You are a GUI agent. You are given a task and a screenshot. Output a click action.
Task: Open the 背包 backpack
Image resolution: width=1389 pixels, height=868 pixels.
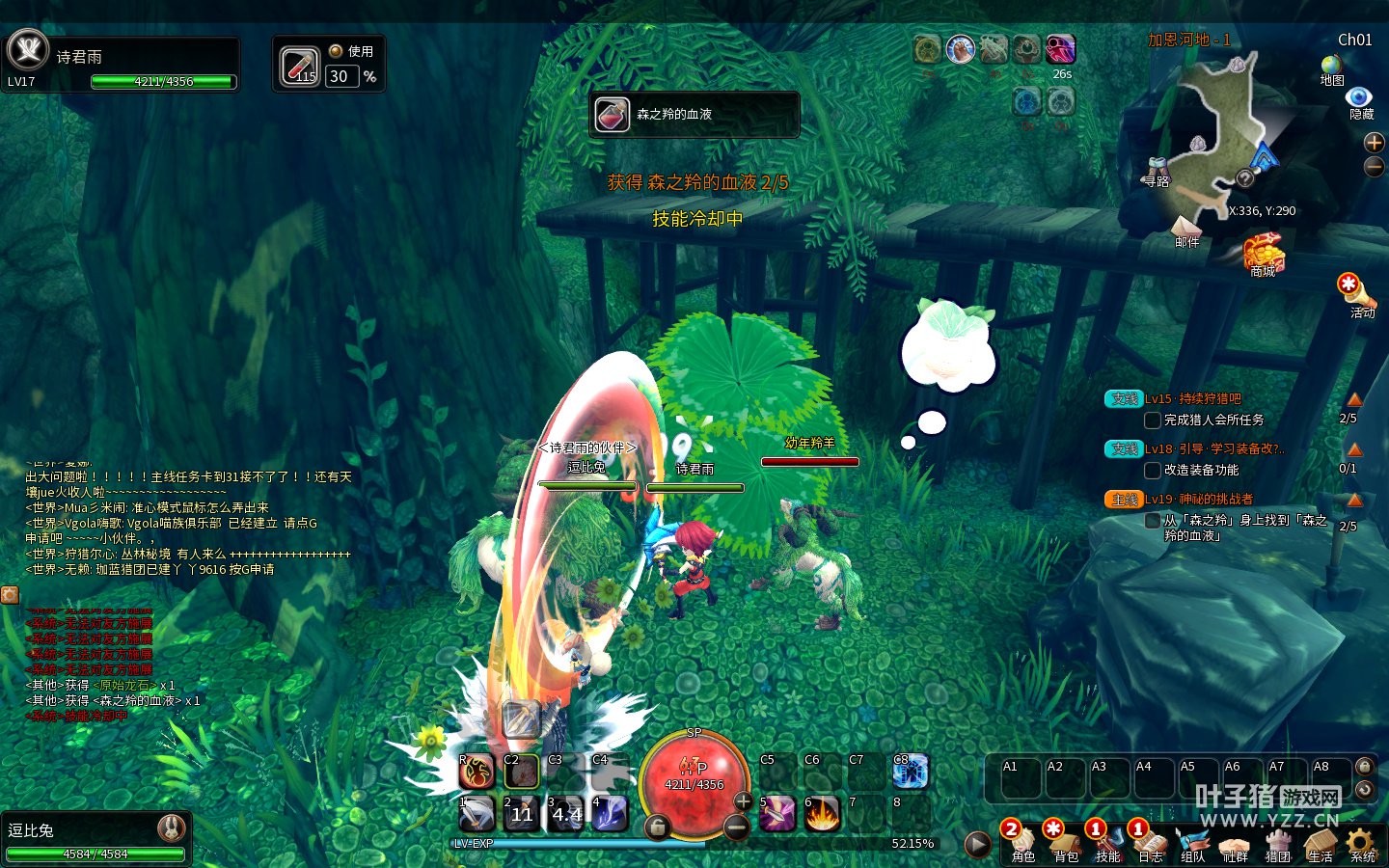point(1065,842)
